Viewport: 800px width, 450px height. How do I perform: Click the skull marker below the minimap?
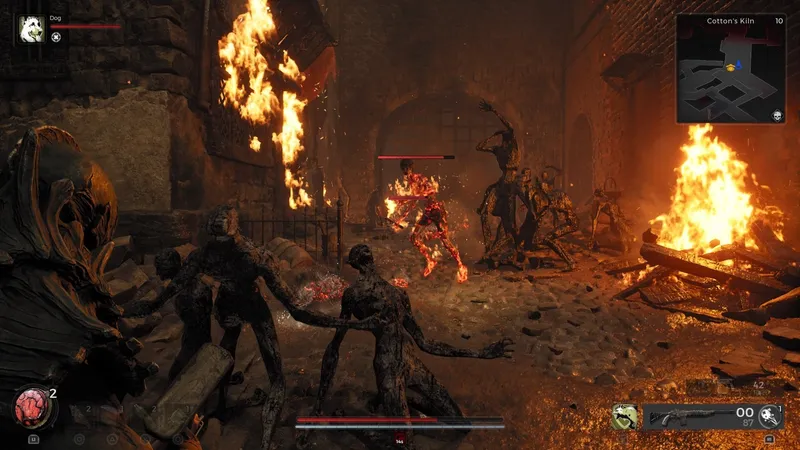776,116
